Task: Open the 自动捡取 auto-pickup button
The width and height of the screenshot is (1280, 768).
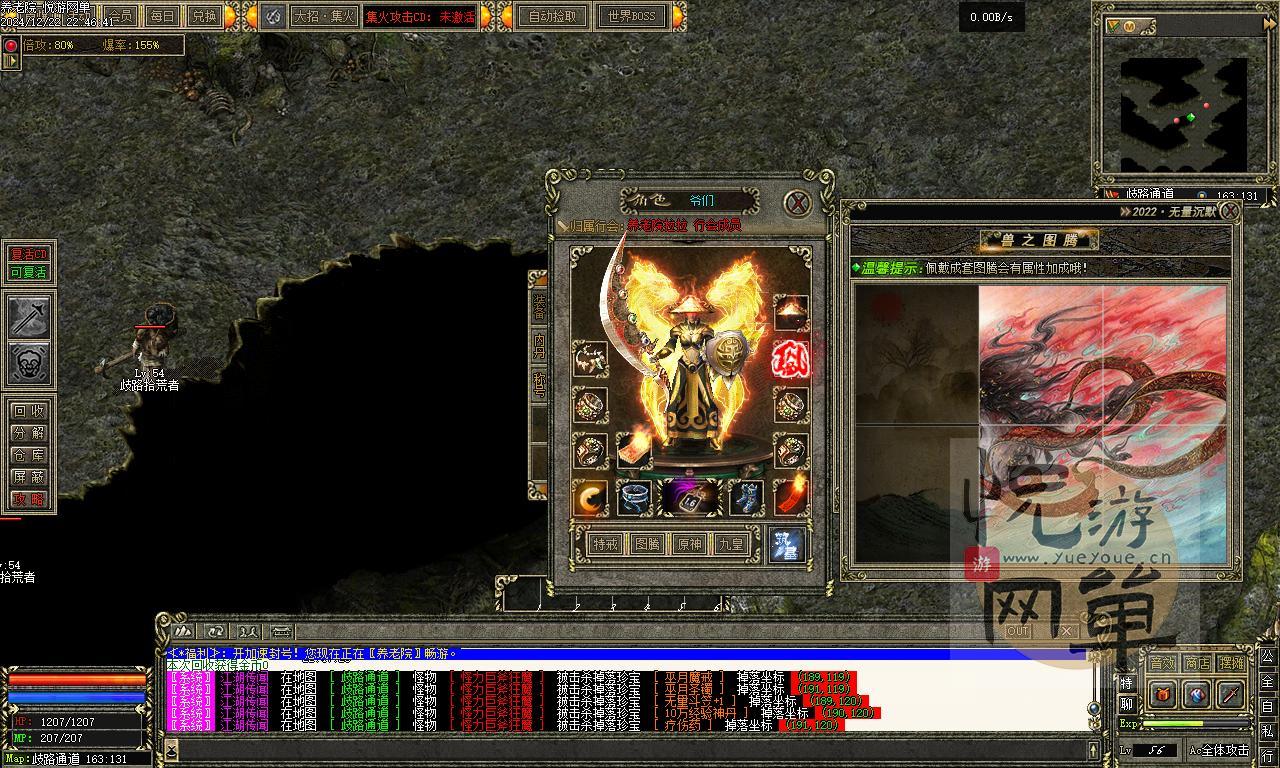Action: [553, 16]
